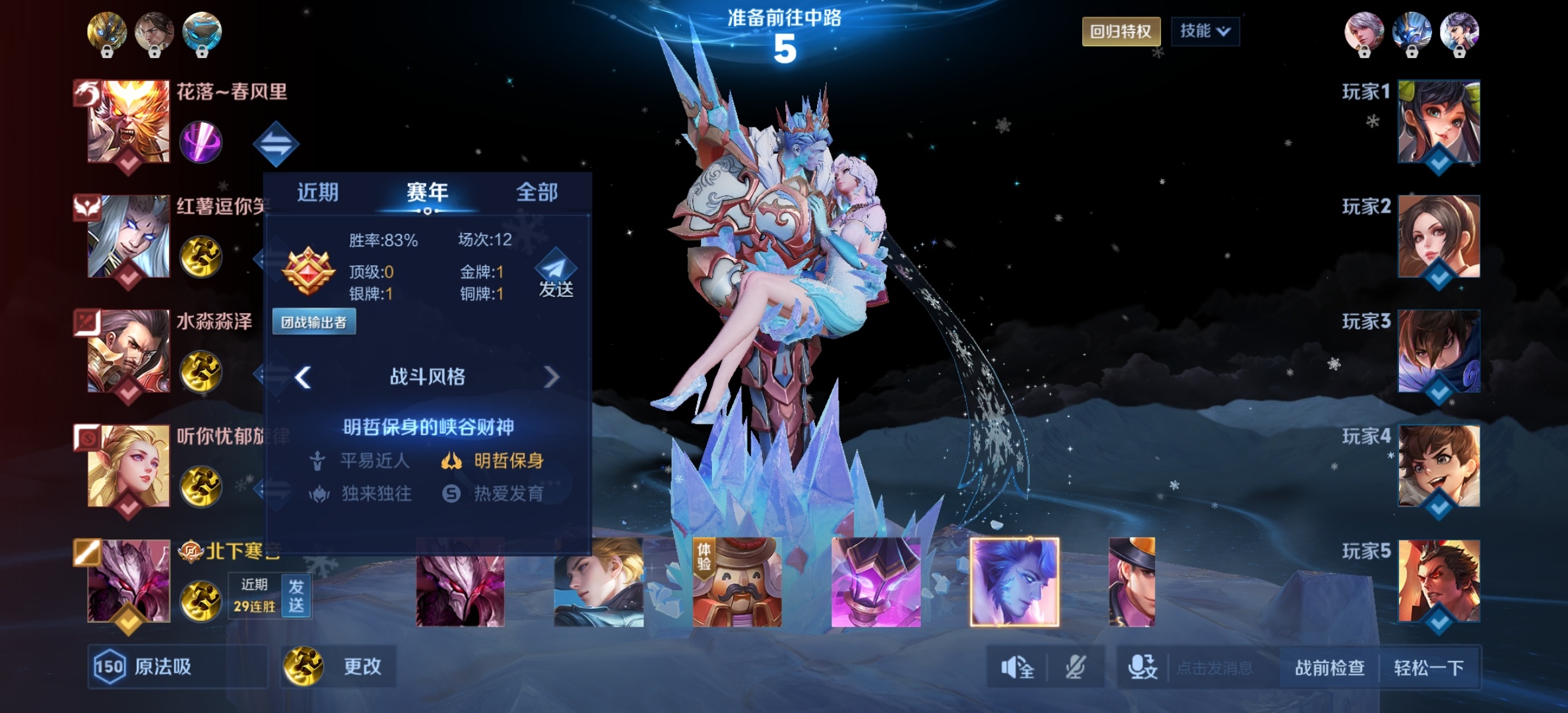
Task: Toggle the muted microphone button
Action: click(x=1075, y=668)
